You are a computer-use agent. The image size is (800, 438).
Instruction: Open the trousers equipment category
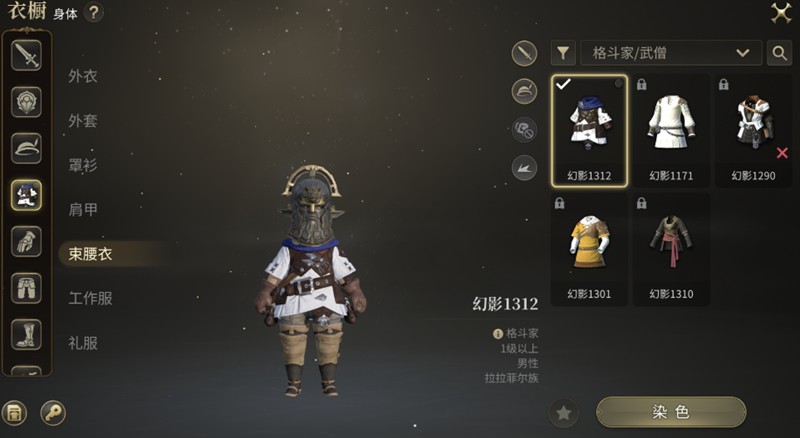[x=26, y=288]
